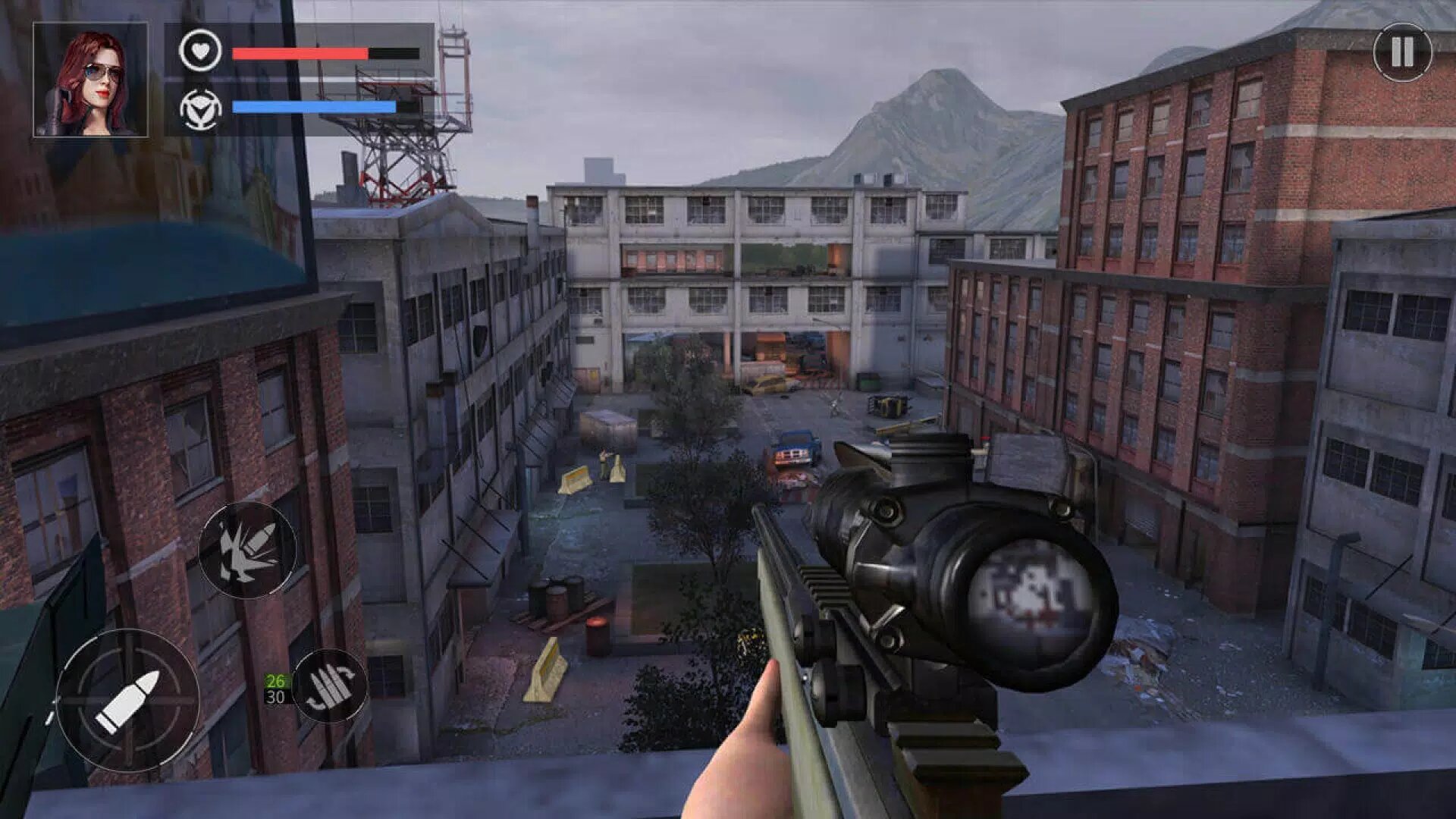Pause the game with the pause button
The image size is (1456, 819).
(1401, 52)
